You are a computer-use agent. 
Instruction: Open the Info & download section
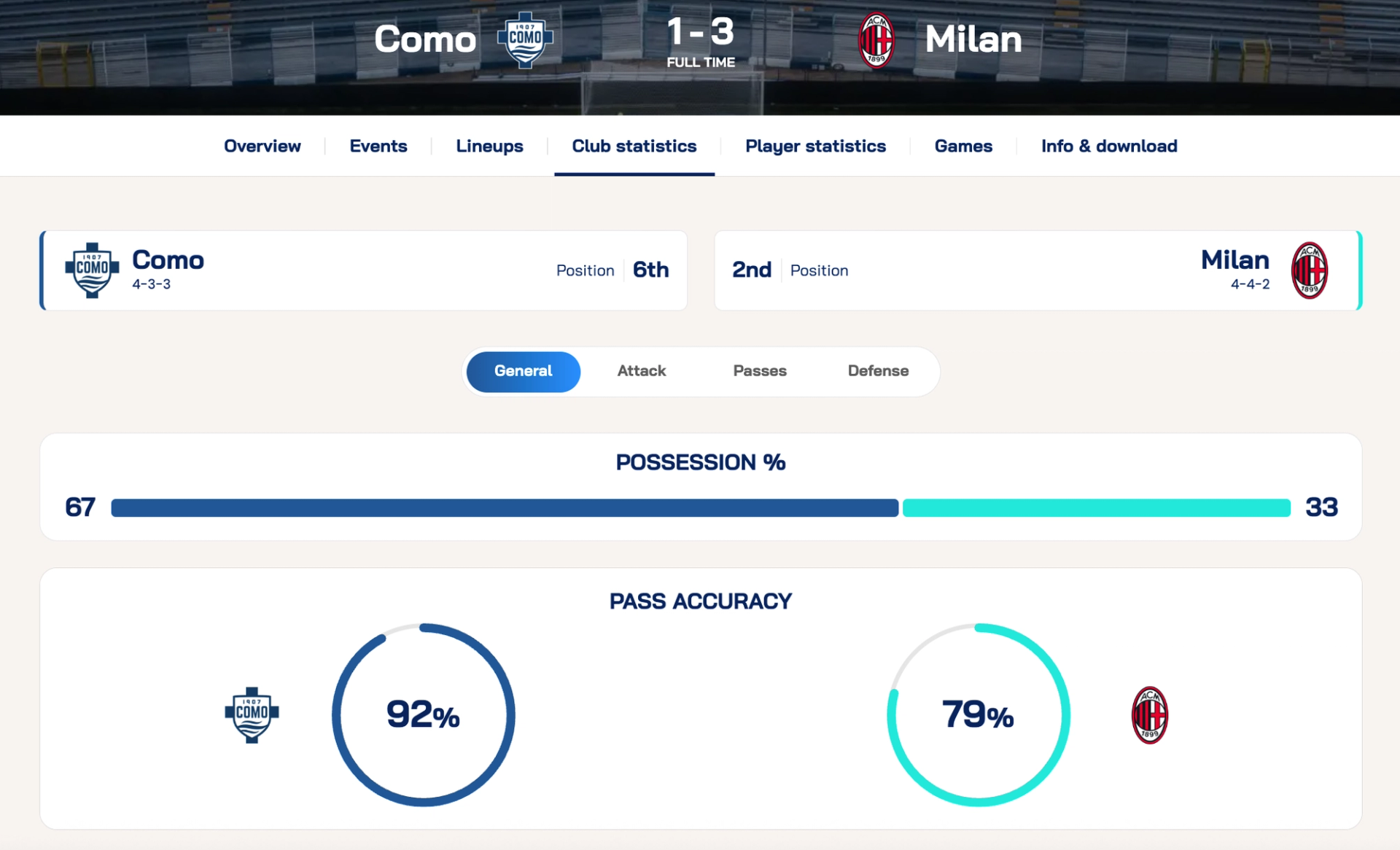click(1109, 146)
